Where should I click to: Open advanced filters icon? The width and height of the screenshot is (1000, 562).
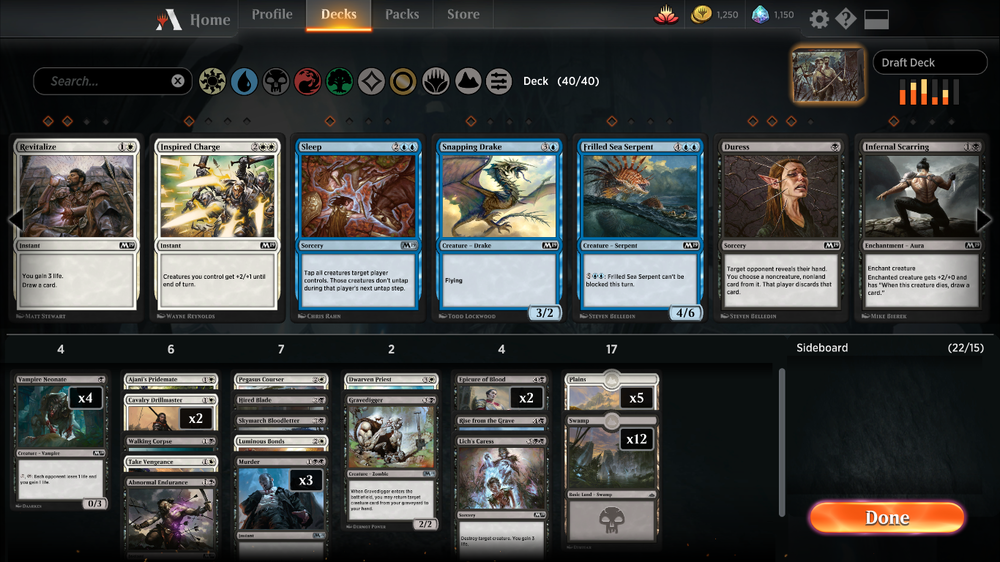tap(499, 81)
